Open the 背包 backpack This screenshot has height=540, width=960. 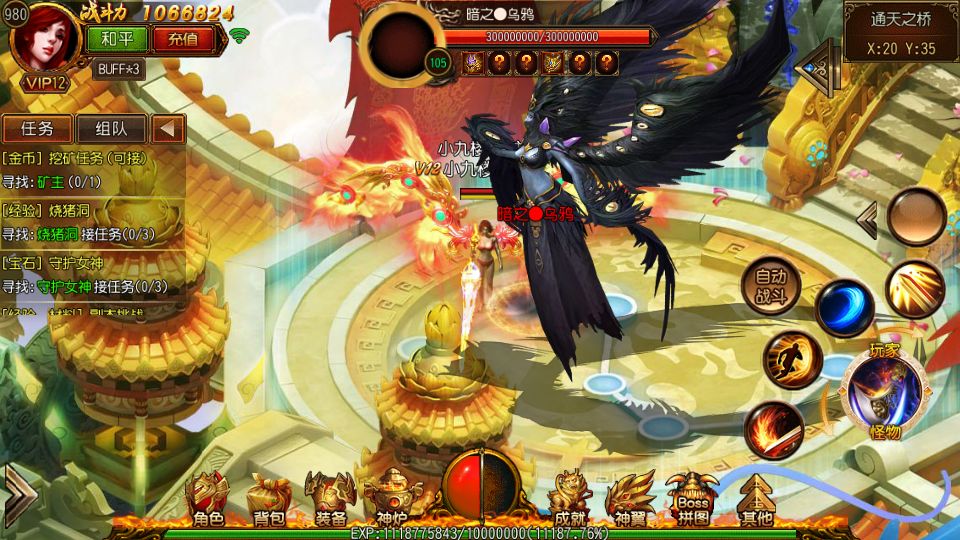[270, 498]
